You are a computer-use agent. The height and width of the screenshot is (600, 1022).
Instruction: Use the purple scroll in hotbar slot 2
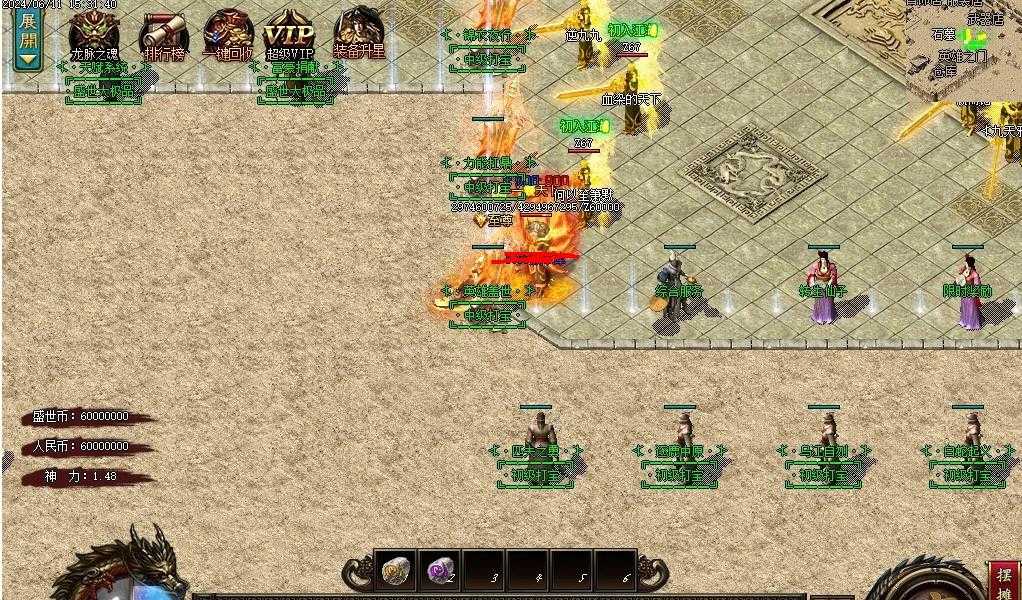coord(439,571)
